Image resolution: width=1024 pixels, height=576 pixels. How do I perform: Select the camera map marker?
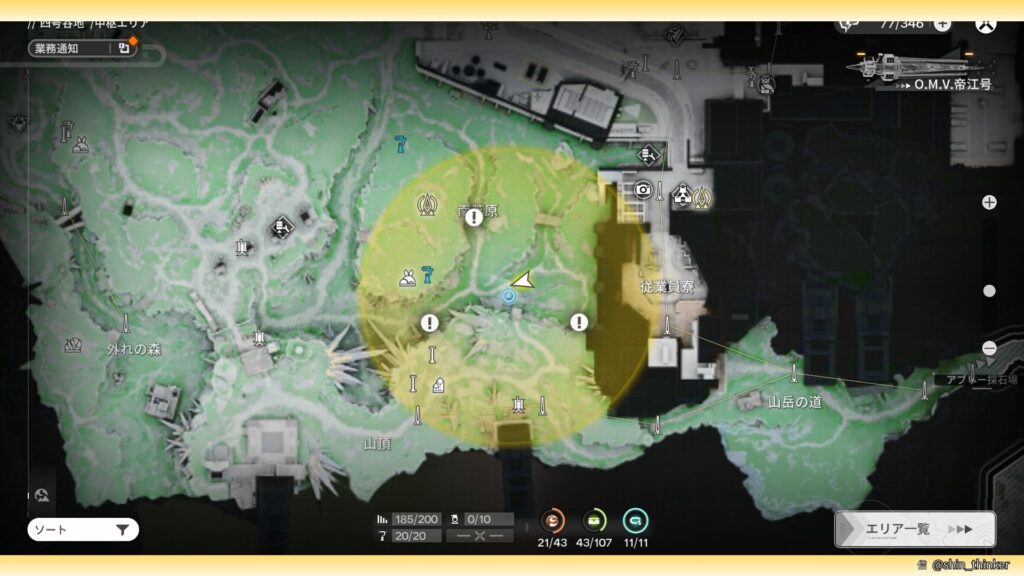pyautogui.click(x=643, y=189)
